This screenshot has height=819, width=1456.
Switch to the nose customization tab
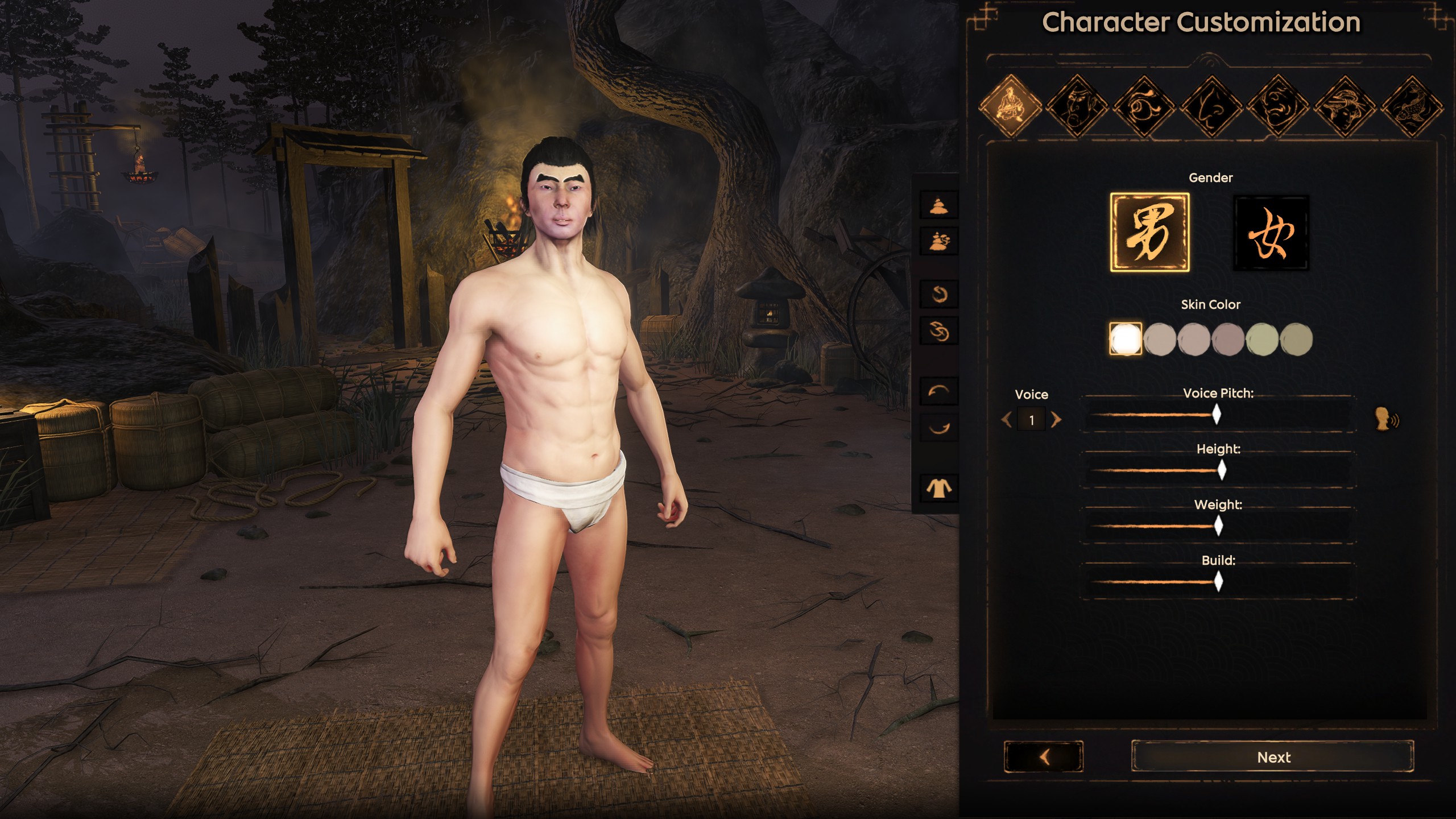(1211, 106)
